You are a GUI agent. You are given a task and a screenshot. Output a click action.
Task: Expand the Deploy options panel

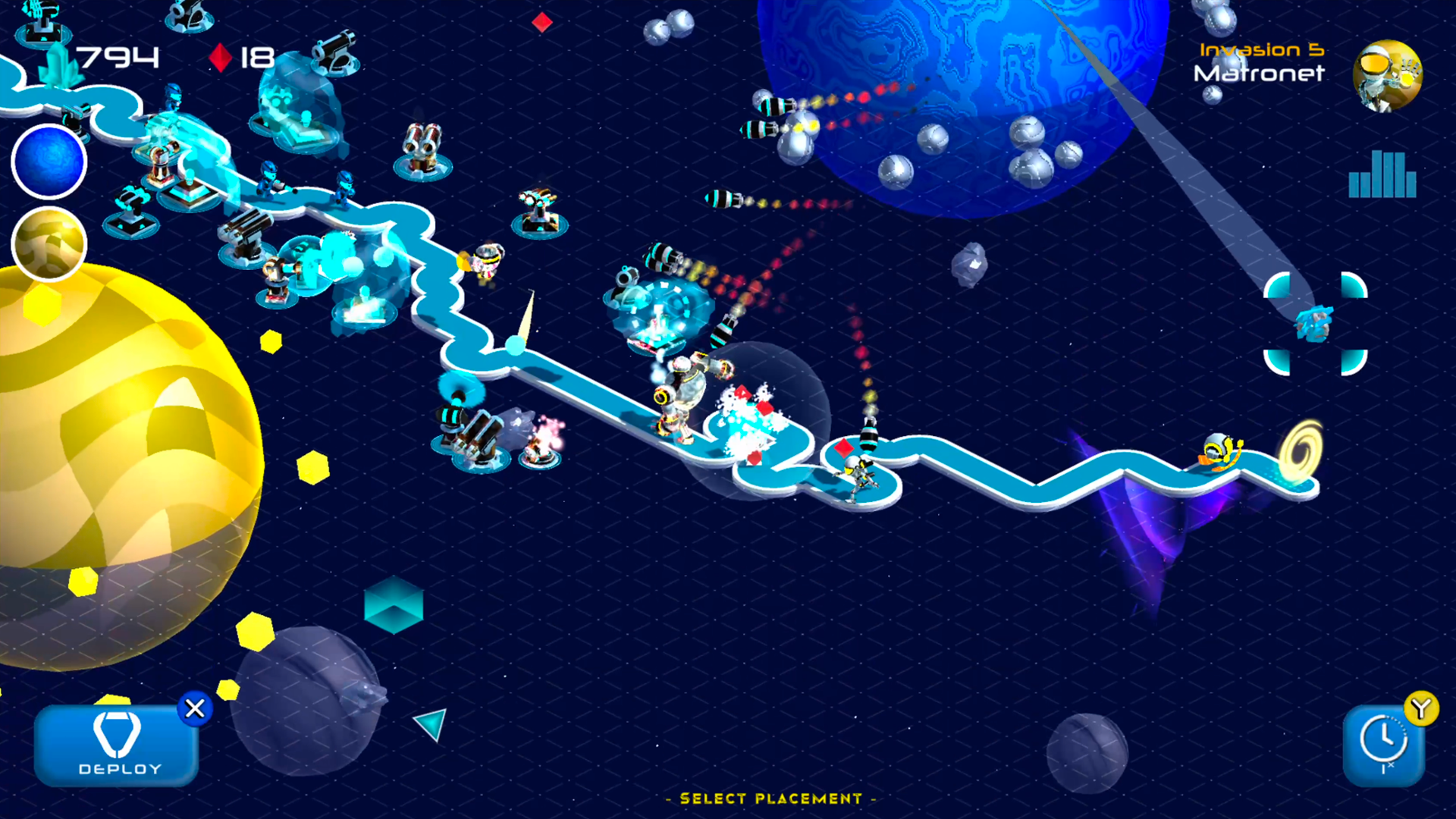pyautogui.click(x=117, y=747)
